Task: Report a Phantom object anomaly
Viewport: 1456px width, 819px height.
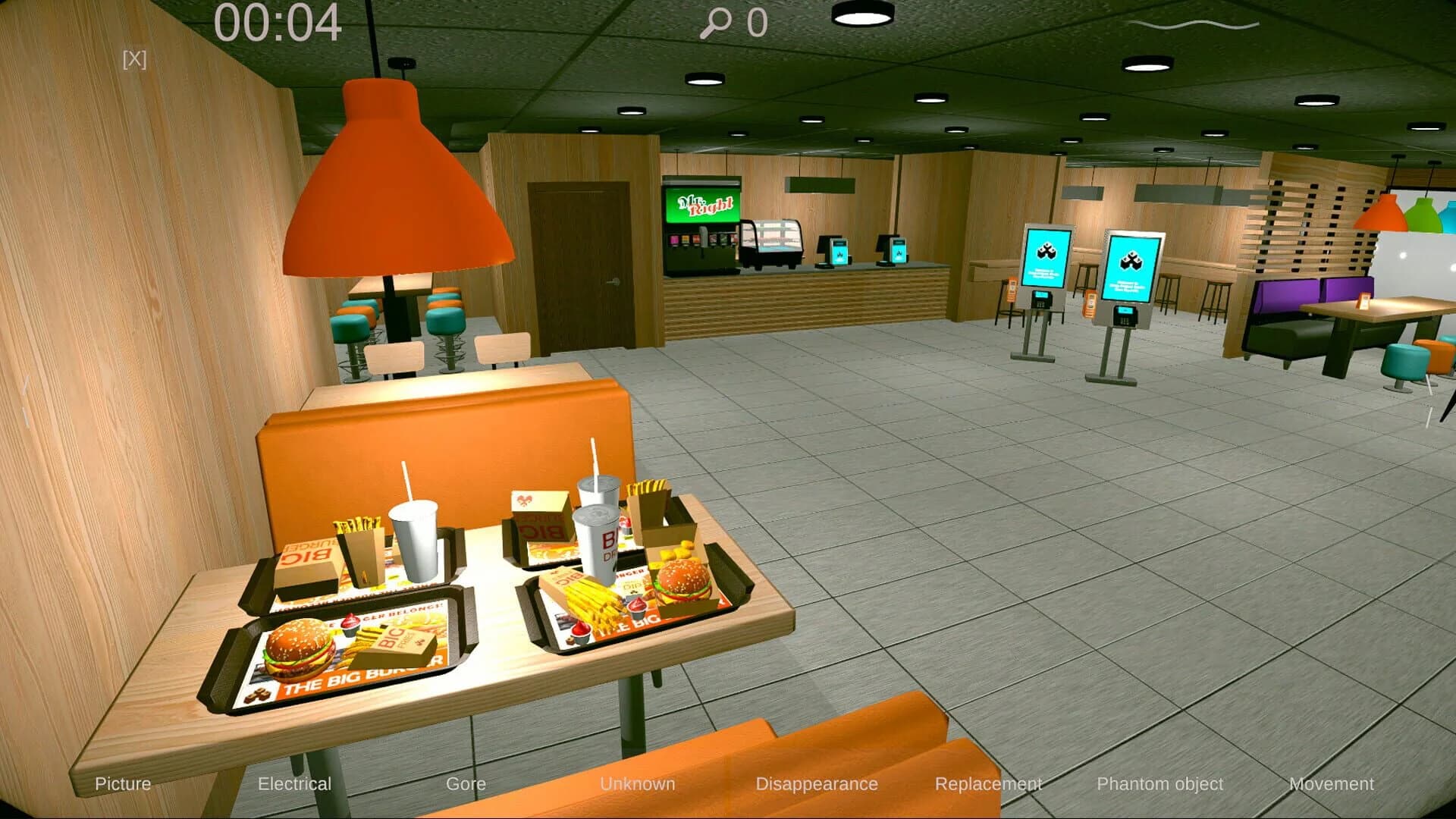Action: coord(1161,784)
